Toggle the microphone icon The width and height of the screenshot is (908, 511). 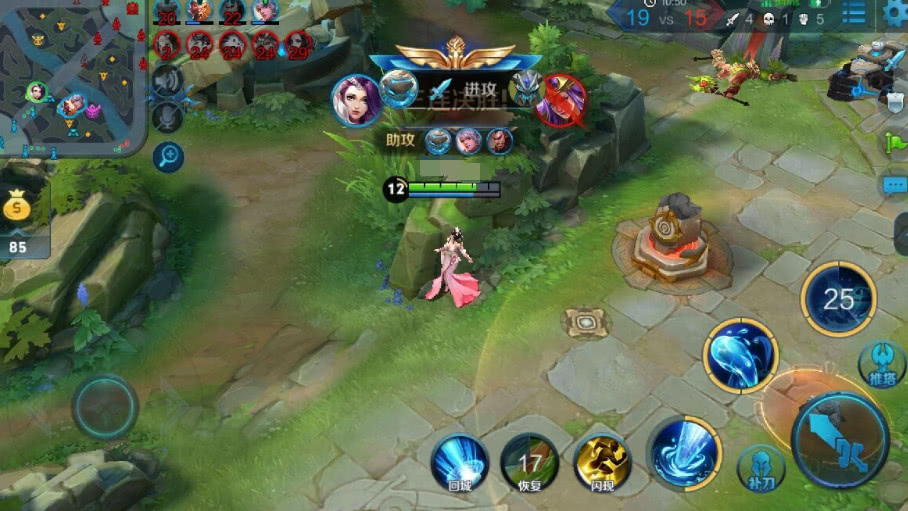[167, 117]
